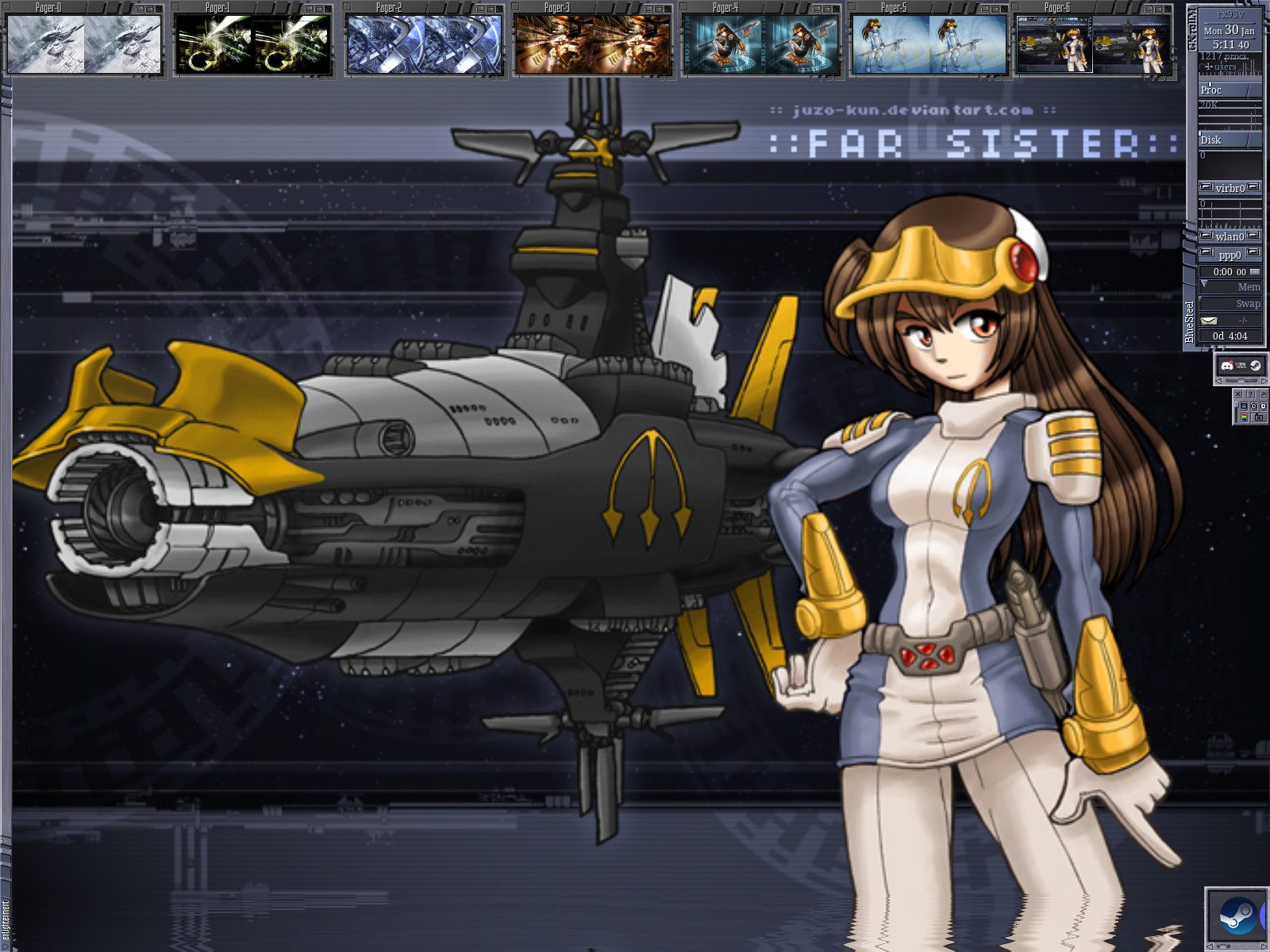
Task: Click the Pager-6 desktop thumbnail
Action: (1094, 45)
